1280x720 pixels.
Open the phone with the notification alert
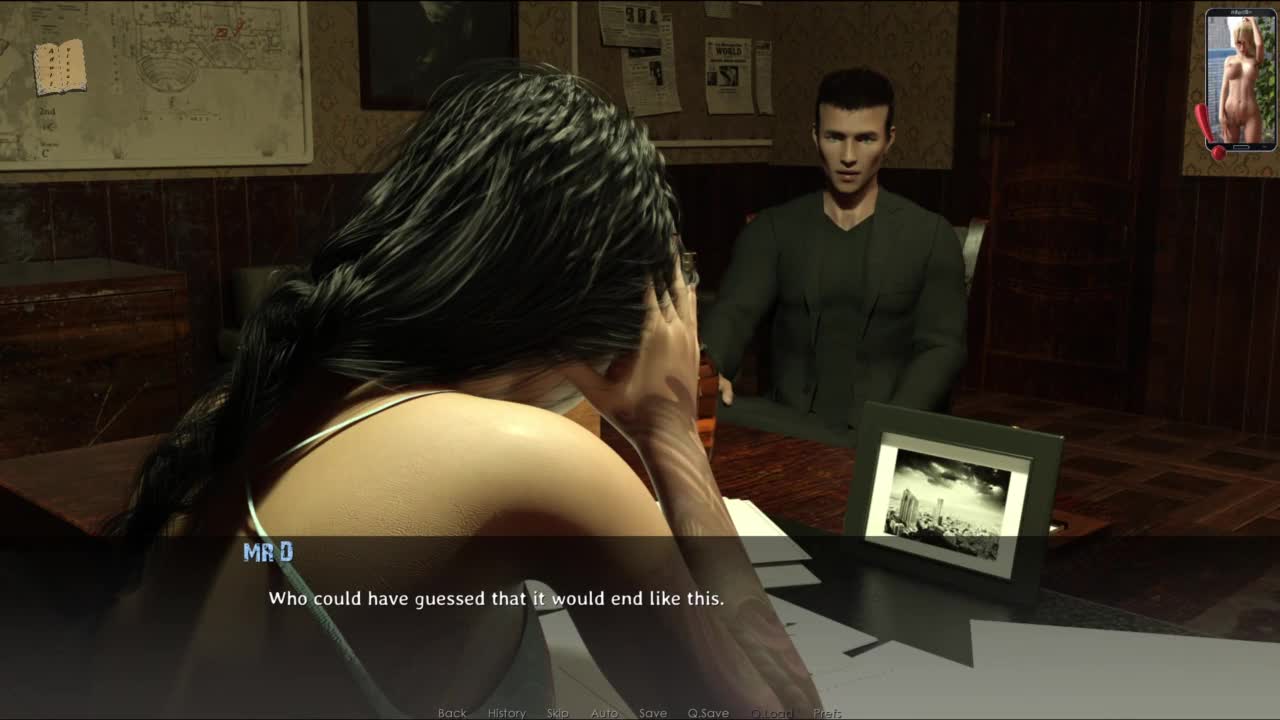point(1240,81)
